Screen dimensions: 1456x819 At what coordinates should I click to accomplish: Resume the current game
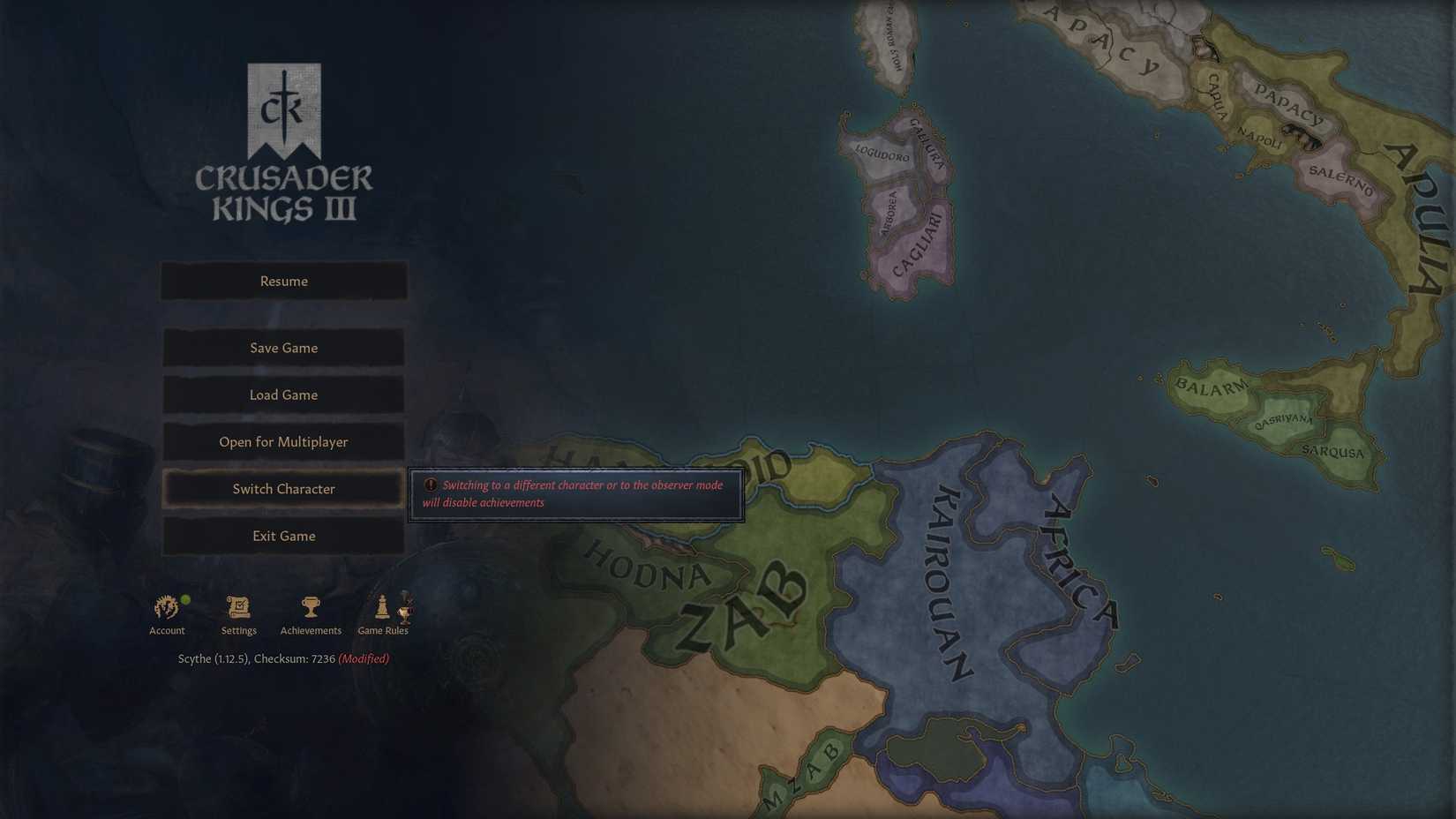tap(282, 281)
